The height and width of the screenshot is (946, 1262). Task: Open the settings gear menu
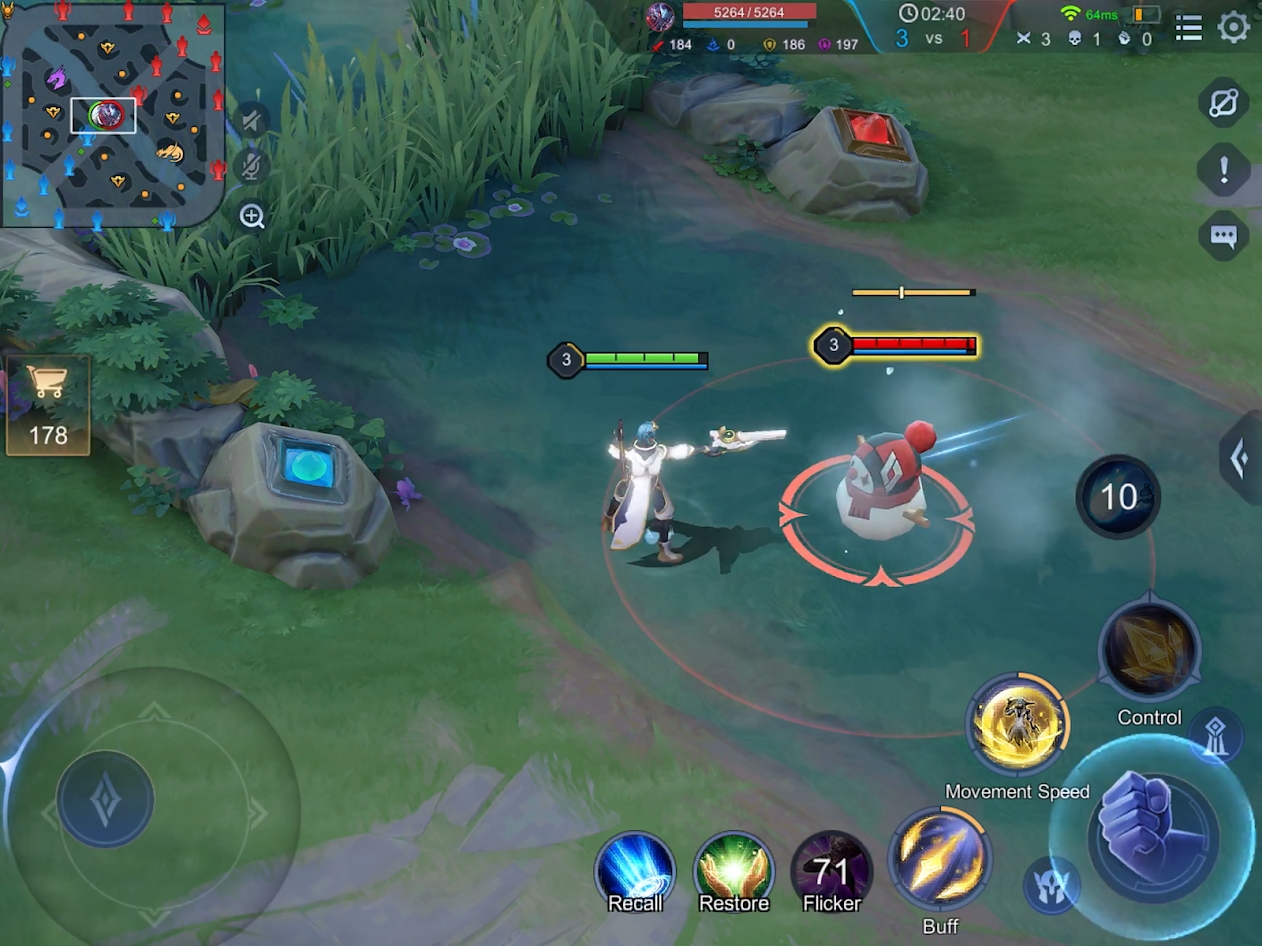1233,28
